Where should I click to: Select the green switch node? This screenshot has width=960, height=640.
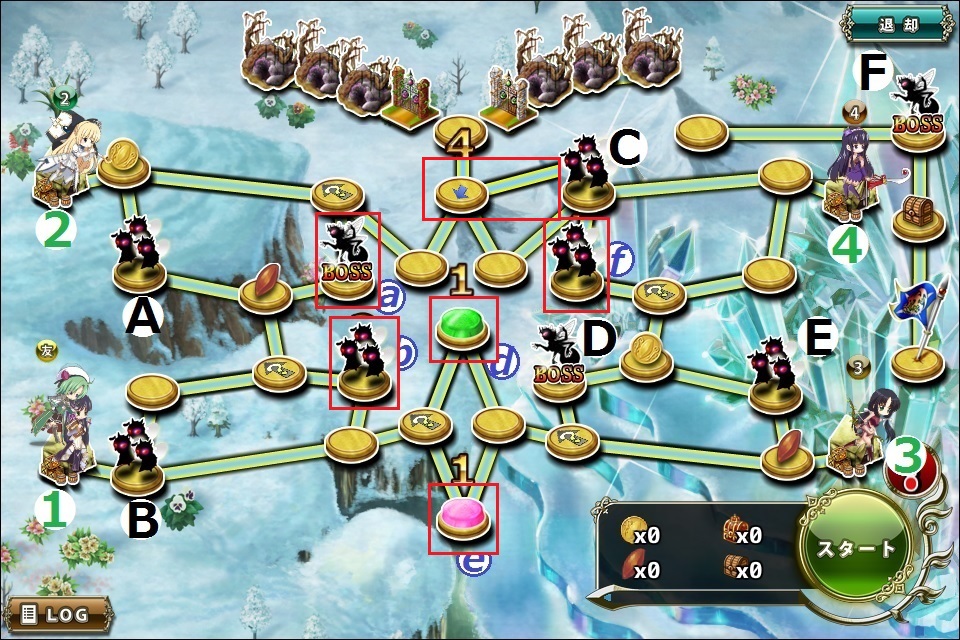tap(463, 327)
